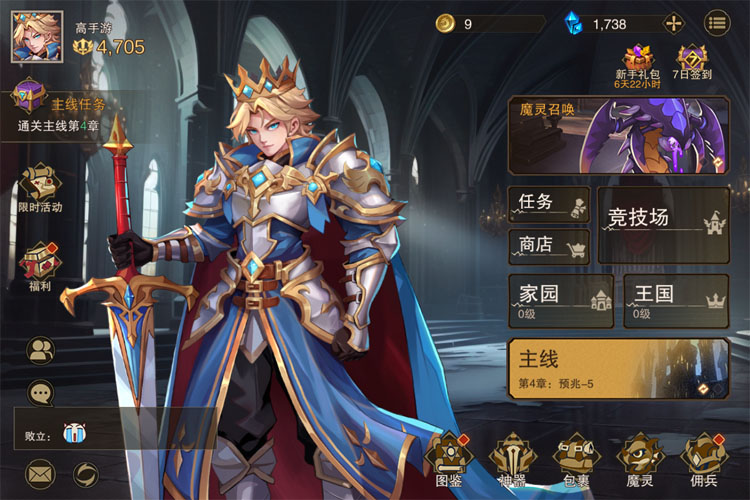Open the 图鉴 codex
Image resolution: width=750 pixels, height=500 pixels.
448,462
